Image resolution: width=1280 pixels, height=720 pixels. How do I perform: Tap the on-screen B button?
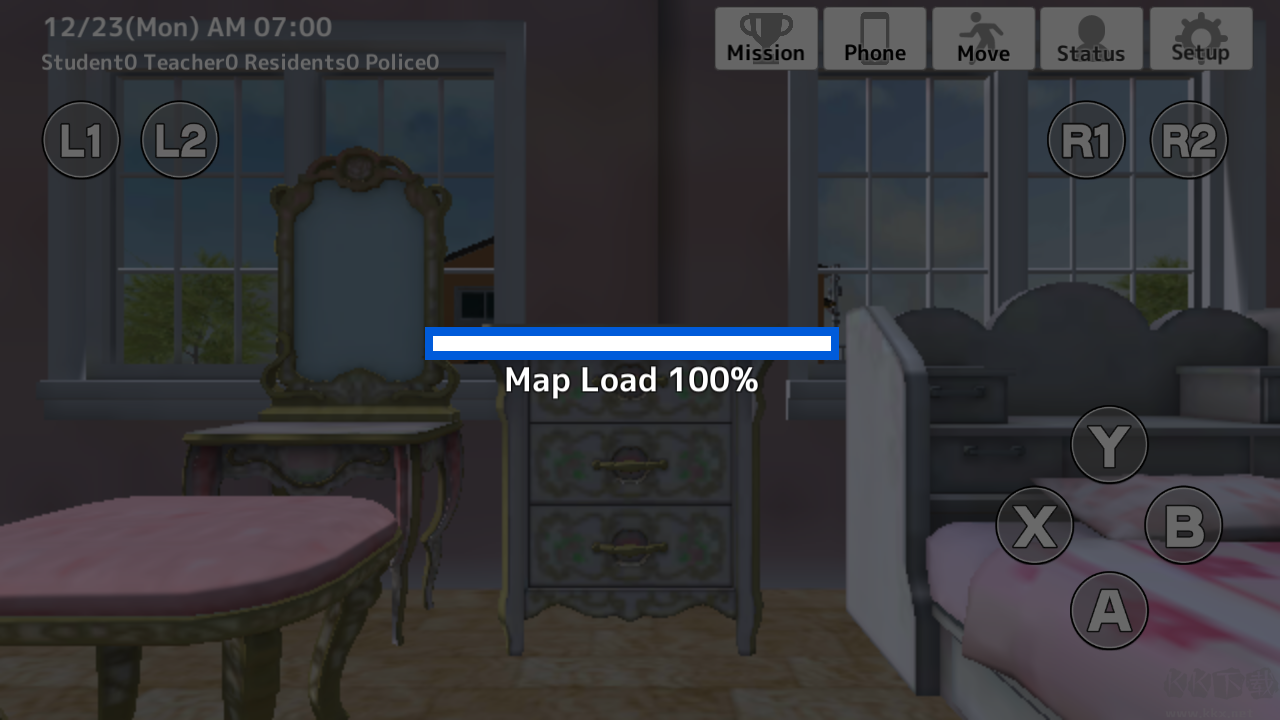(1184, 525)
